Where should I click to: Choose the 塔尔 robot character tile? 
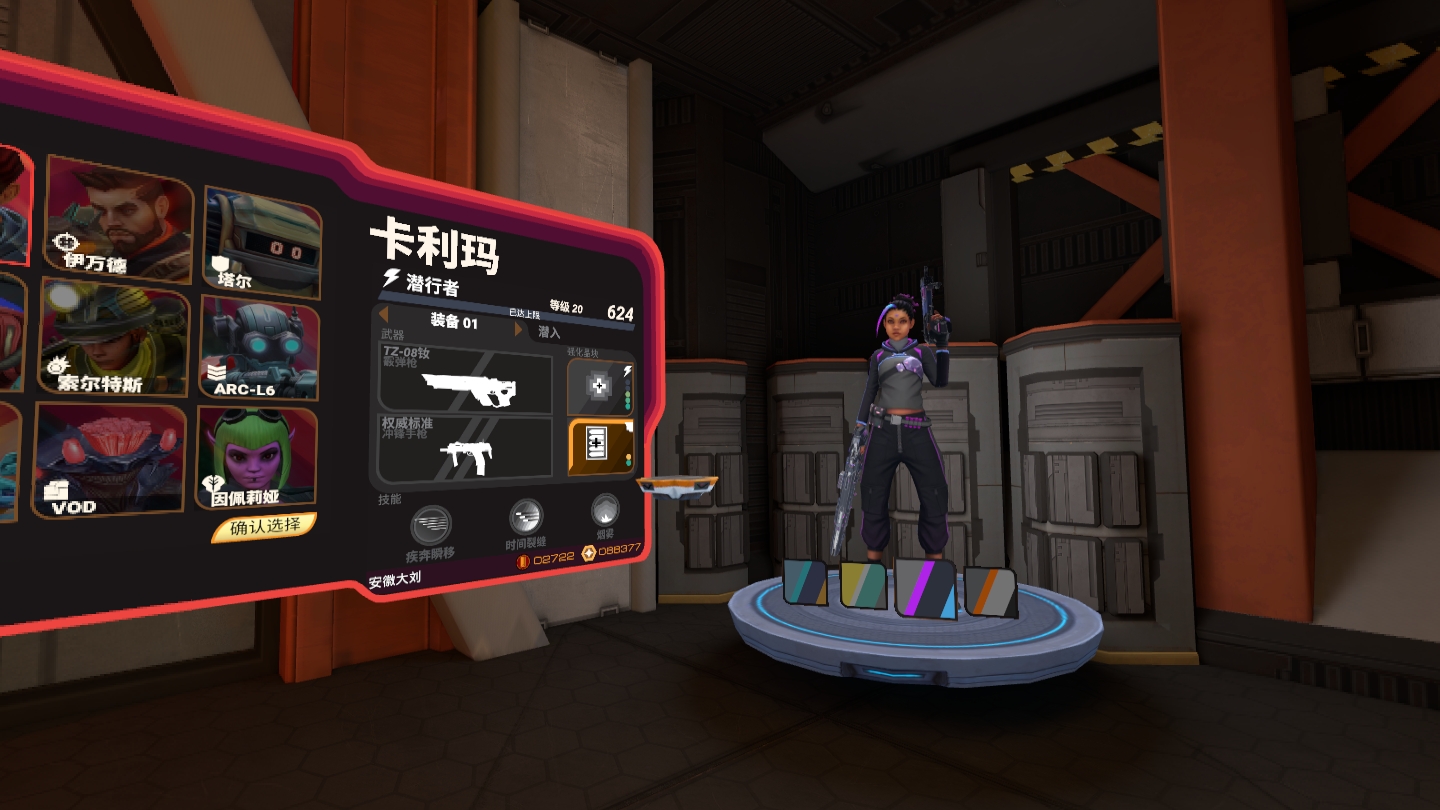pyautogui.click(x=263, y=242)
